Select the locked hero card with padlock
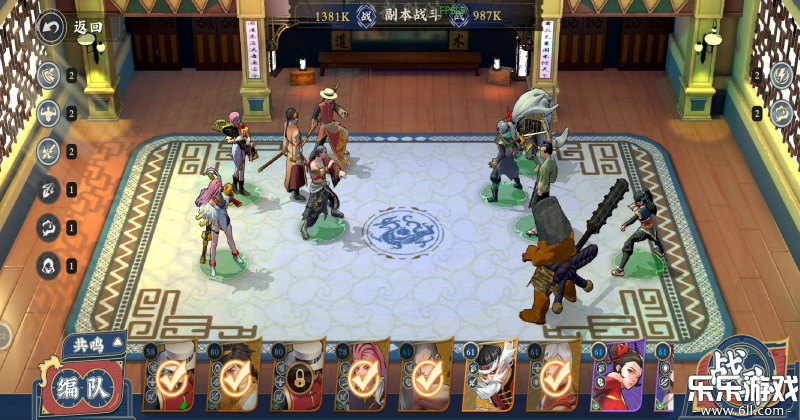The image size is (800, 420). click(x=297, y=378)
